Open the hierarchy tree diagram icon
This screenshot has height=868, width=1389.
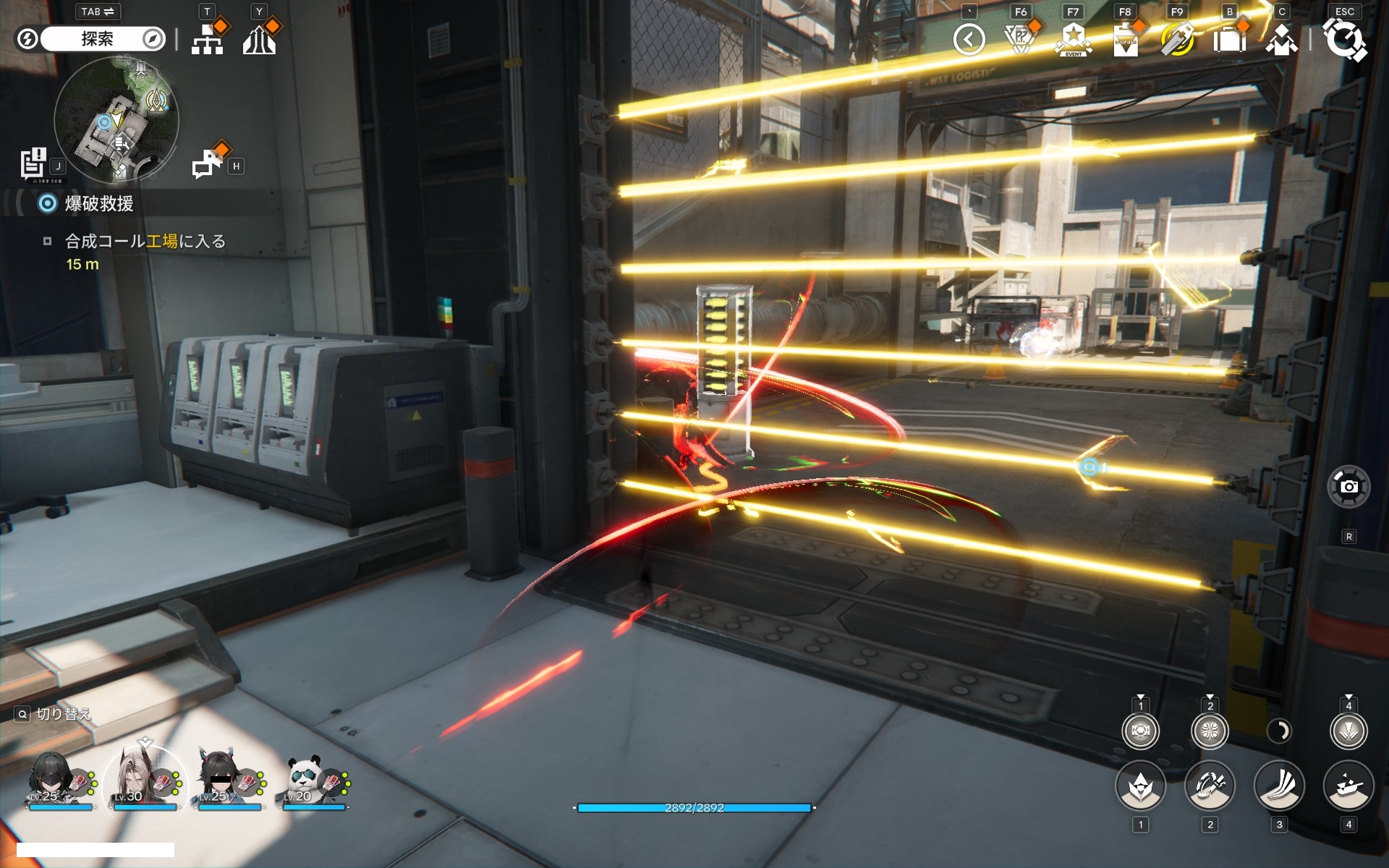[208, 40]
